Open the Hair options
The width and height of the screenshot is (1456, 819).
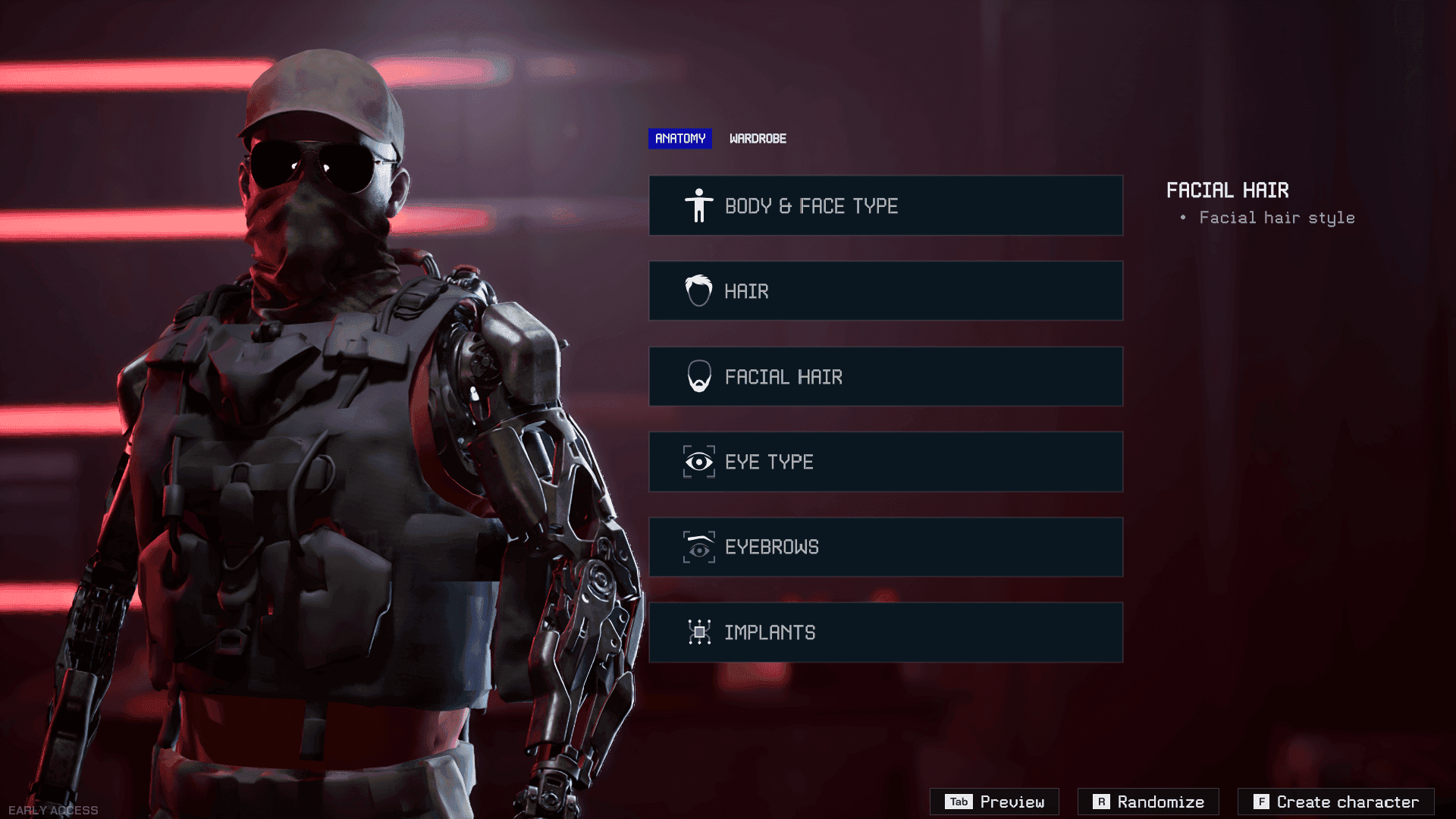tap(885, 291)
